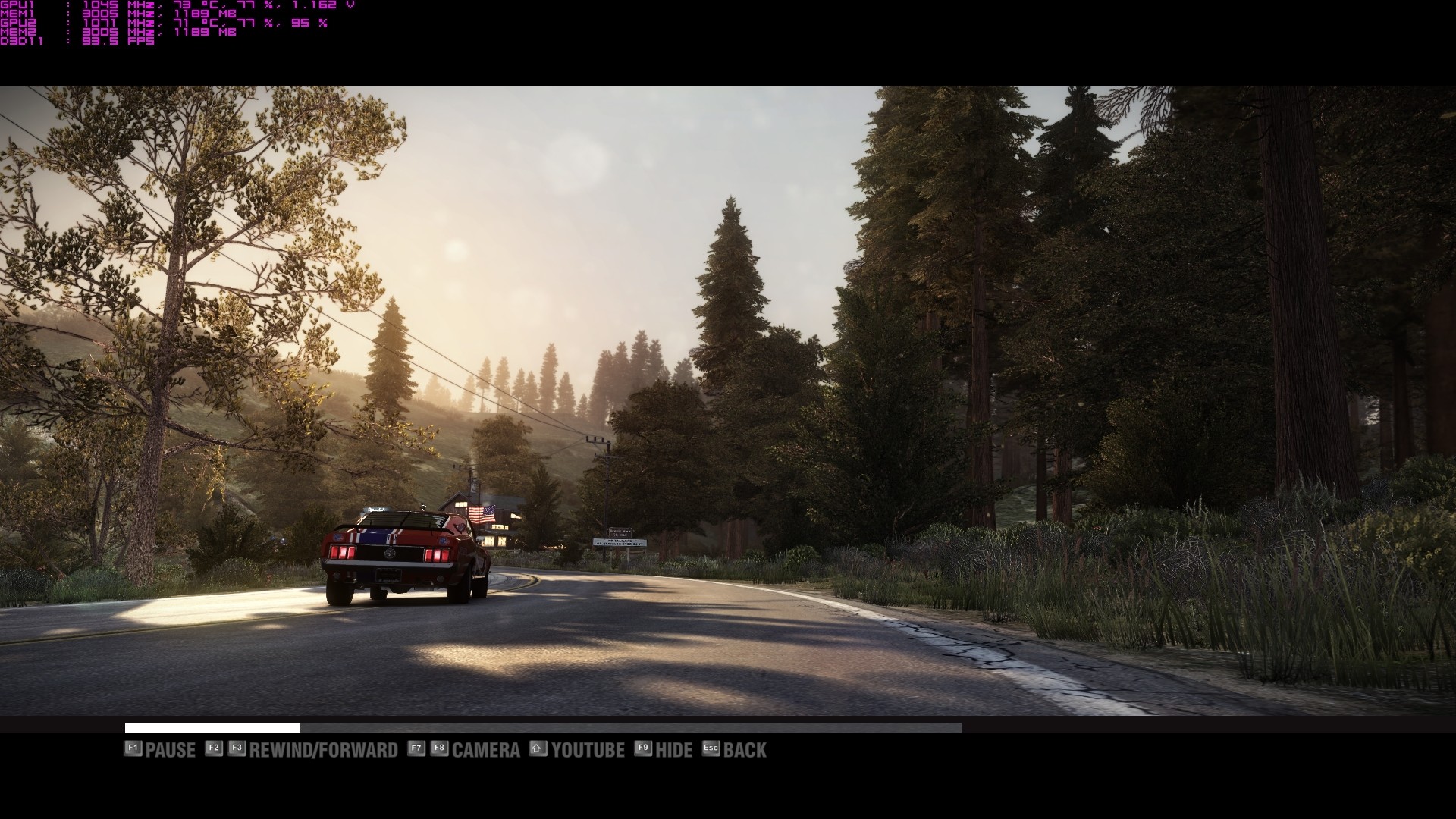Click the F2 key icon for rewind
Screen dimensions: 1456x819
[213, 749]
